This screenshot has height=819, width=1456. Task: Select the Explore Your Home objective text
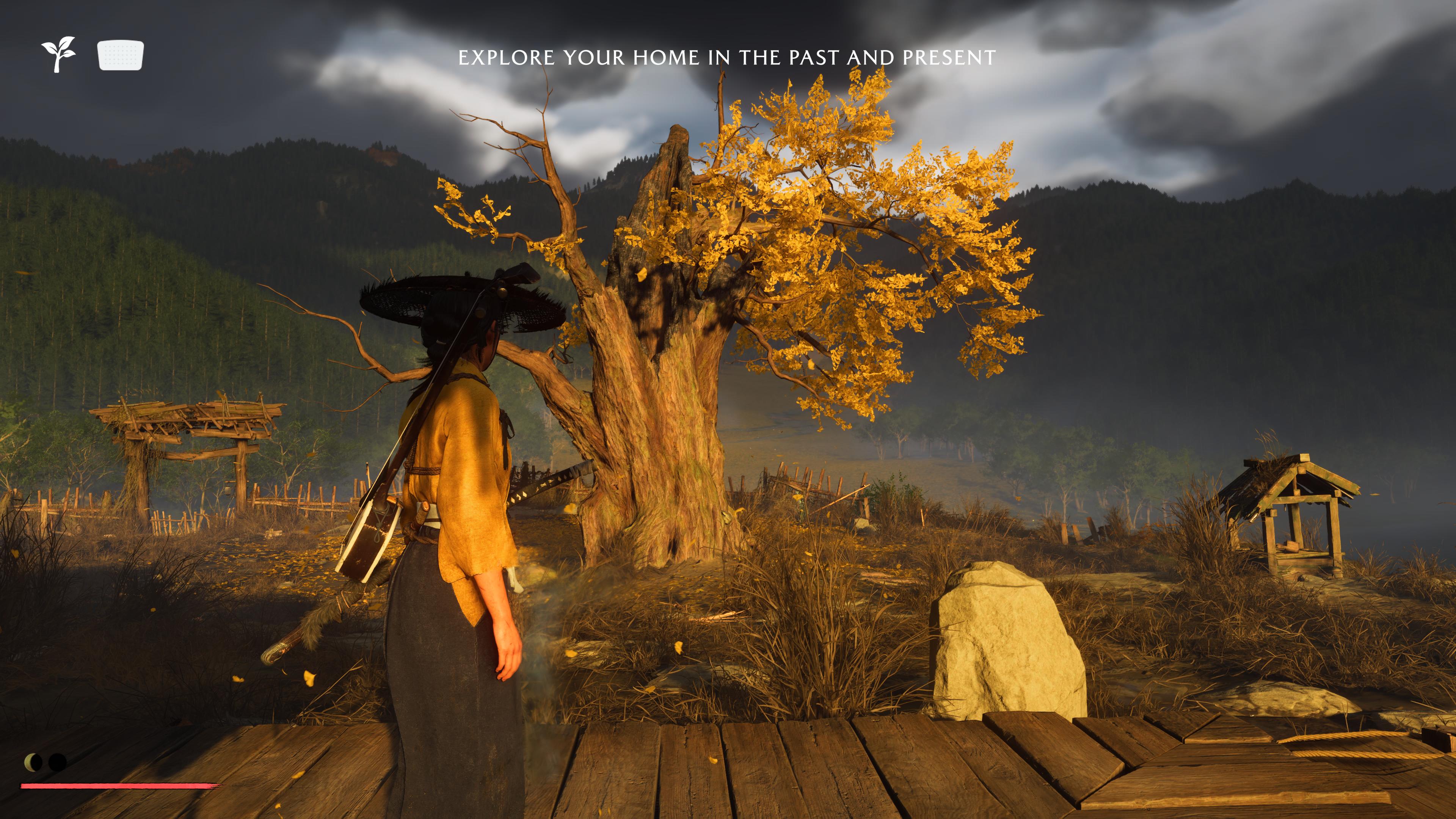pos(727,58)
